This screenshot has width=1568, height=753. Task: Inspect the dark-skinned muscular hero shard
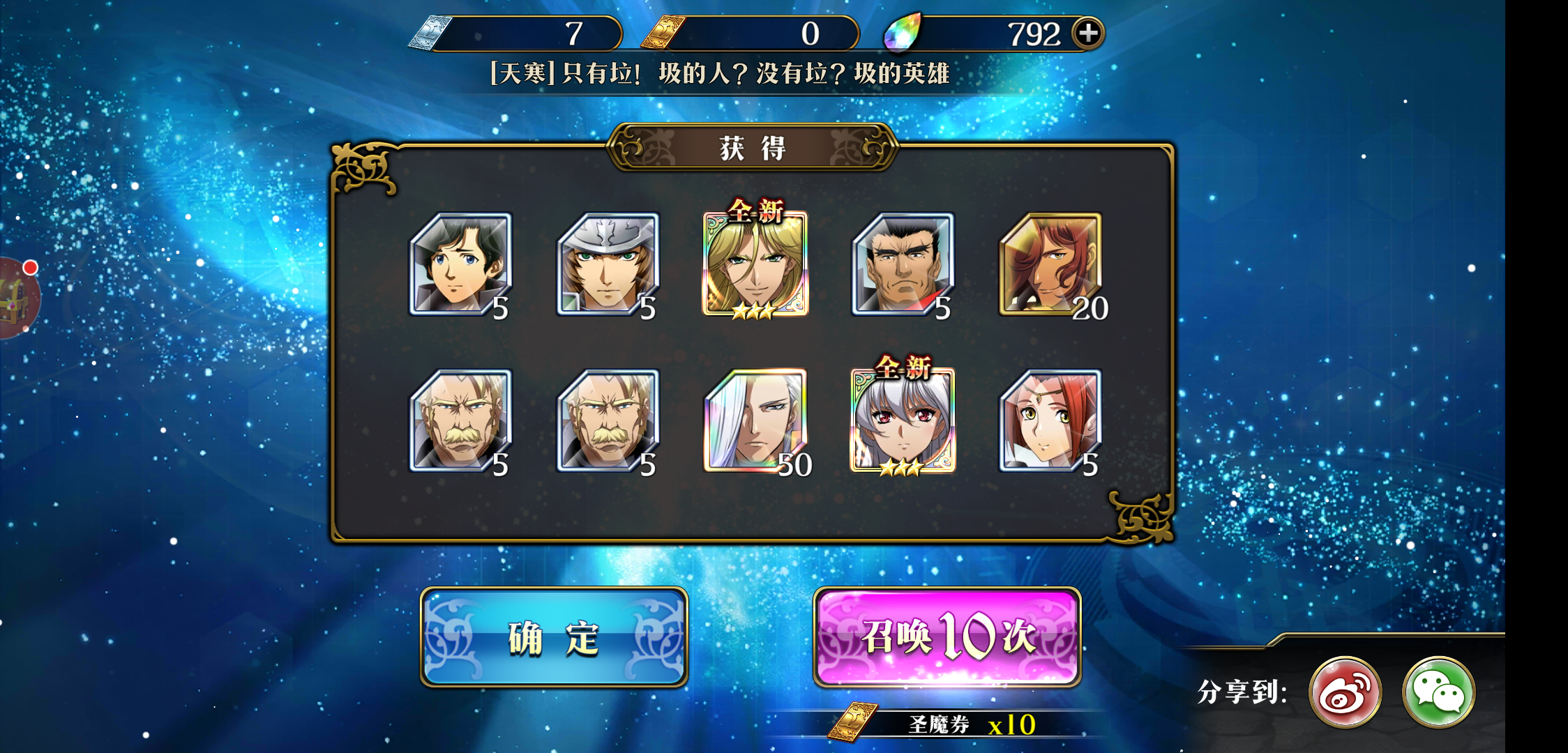pos(903,265)
